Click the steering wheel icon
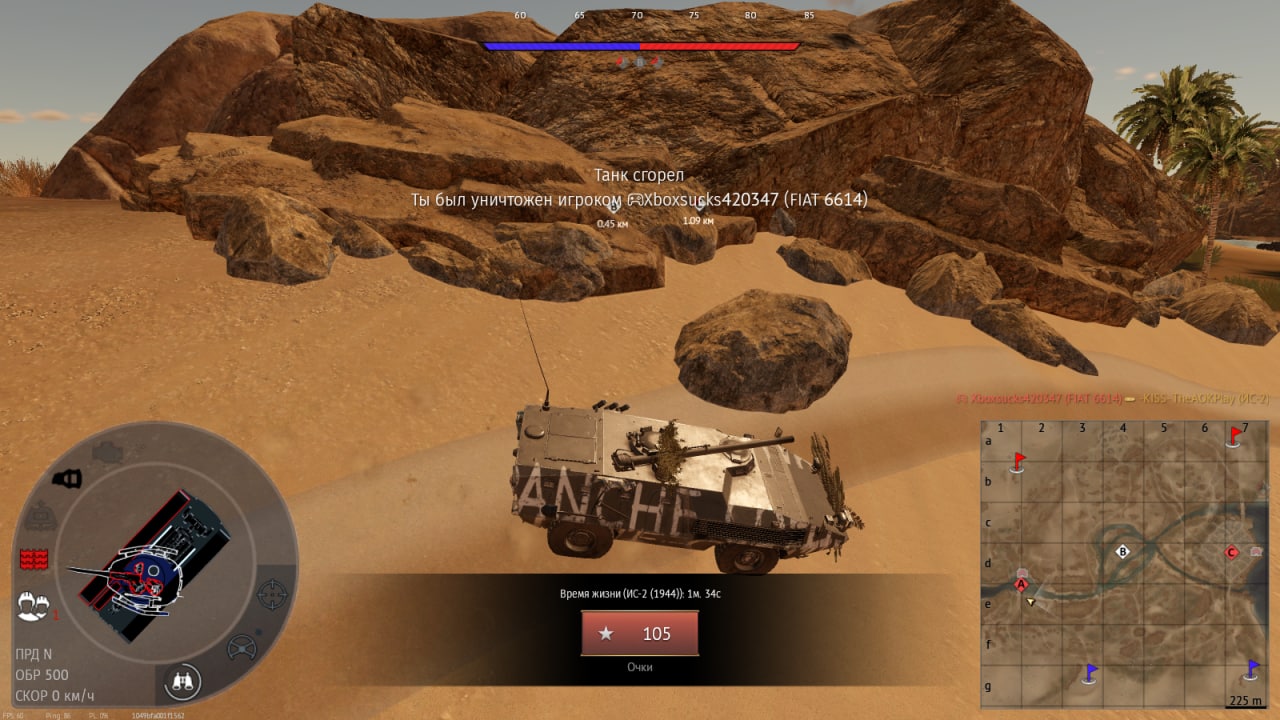1280x720 pixels. tap(242, 648)
